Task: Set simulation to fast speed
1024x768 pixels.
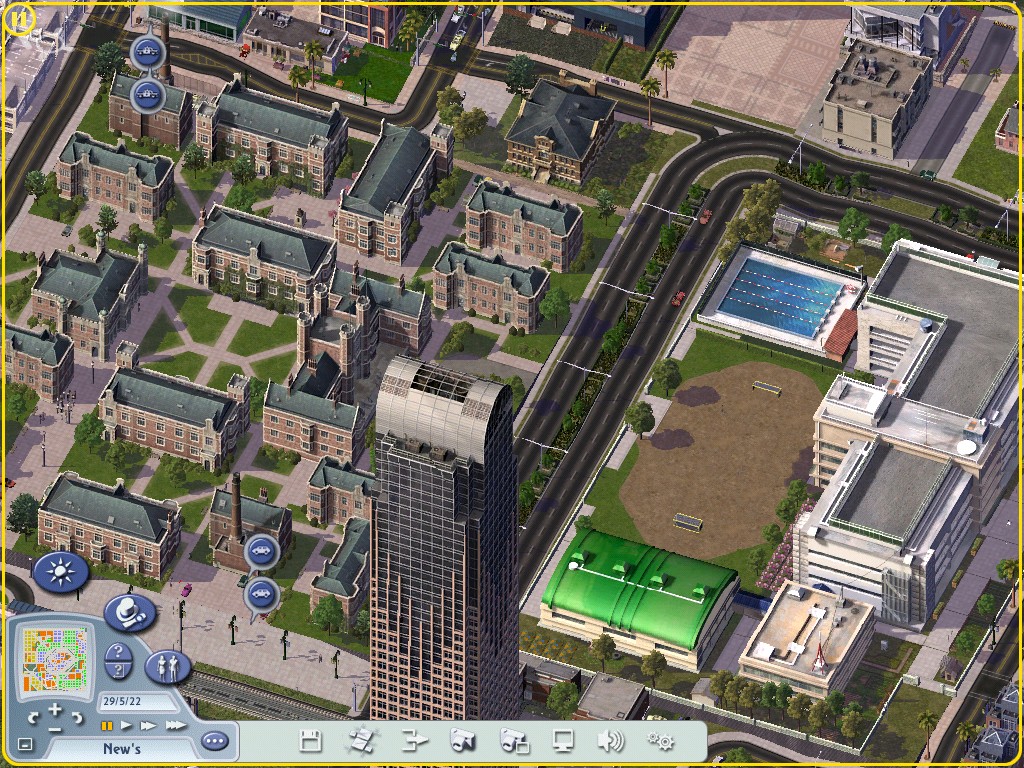Action: [149, 725]
